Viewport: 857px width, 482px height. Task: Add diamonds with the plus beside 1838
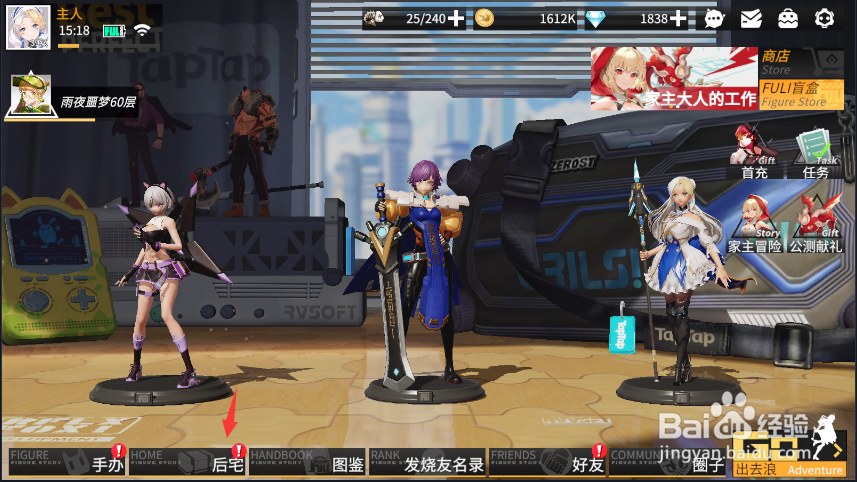pos(679,18)
